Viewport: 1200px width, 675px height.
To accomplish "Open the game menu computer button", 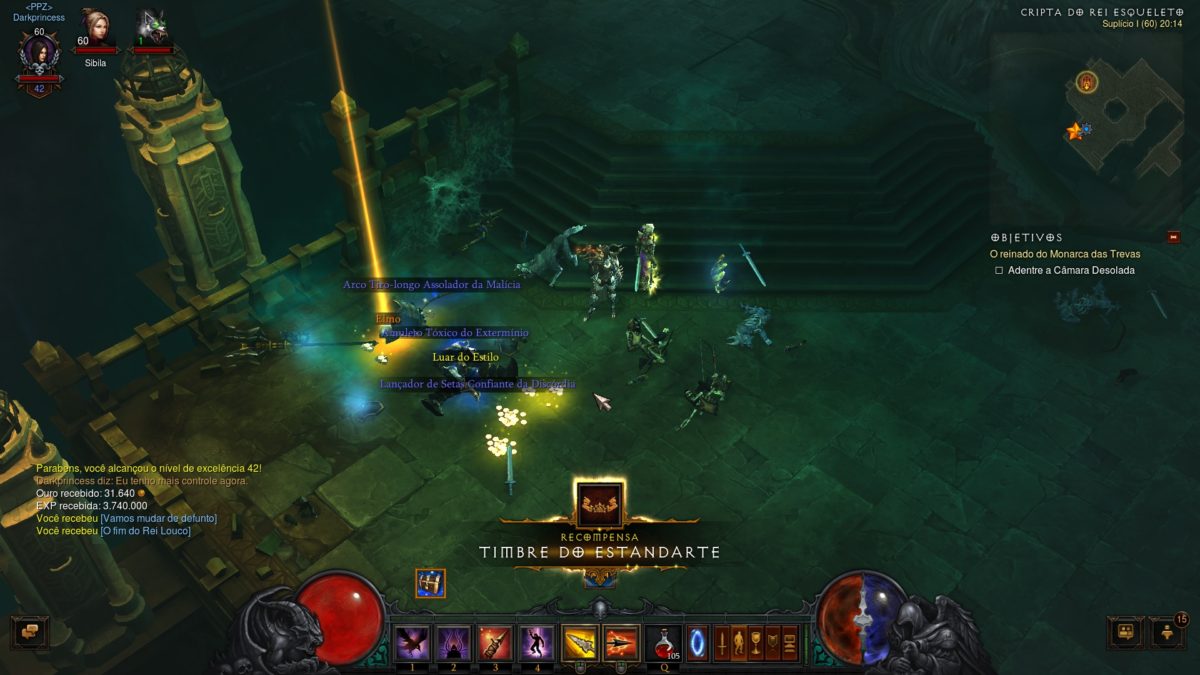I will [790, 642].
